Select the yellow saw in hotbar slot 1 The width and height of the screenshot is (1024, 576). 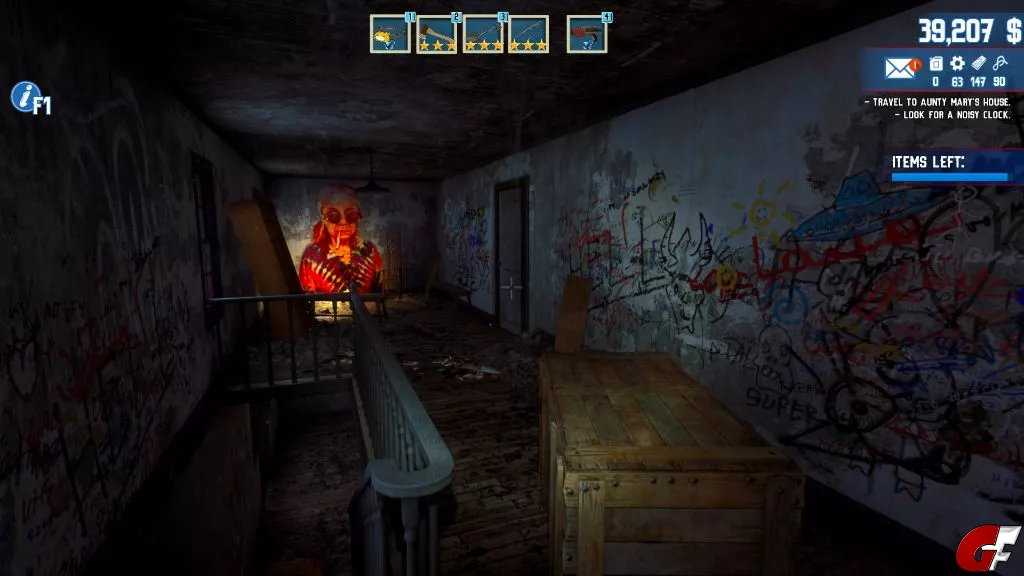tap(390, 35)
